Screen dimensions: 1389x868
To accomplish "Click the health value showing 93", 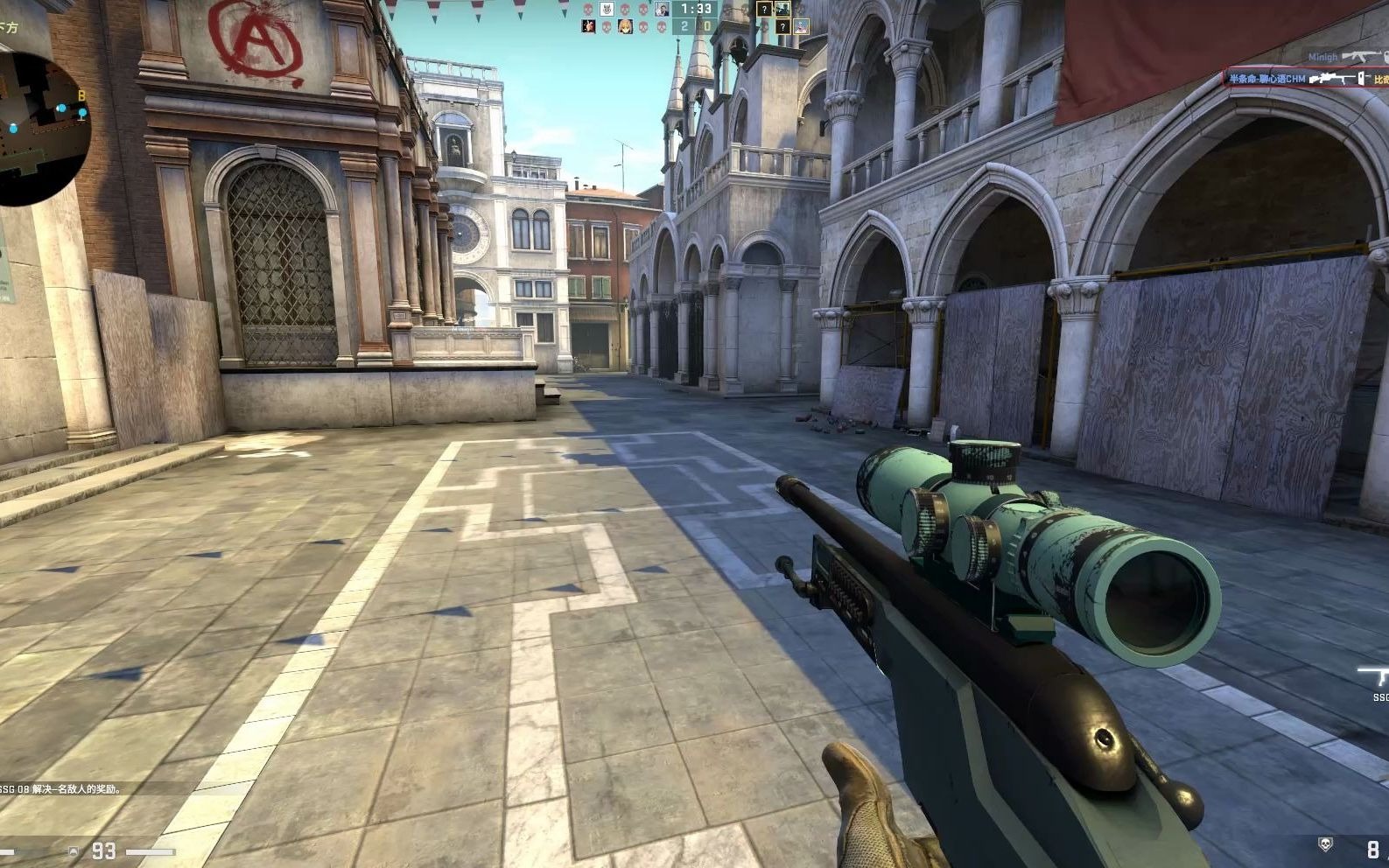I will tap(103, 850).
